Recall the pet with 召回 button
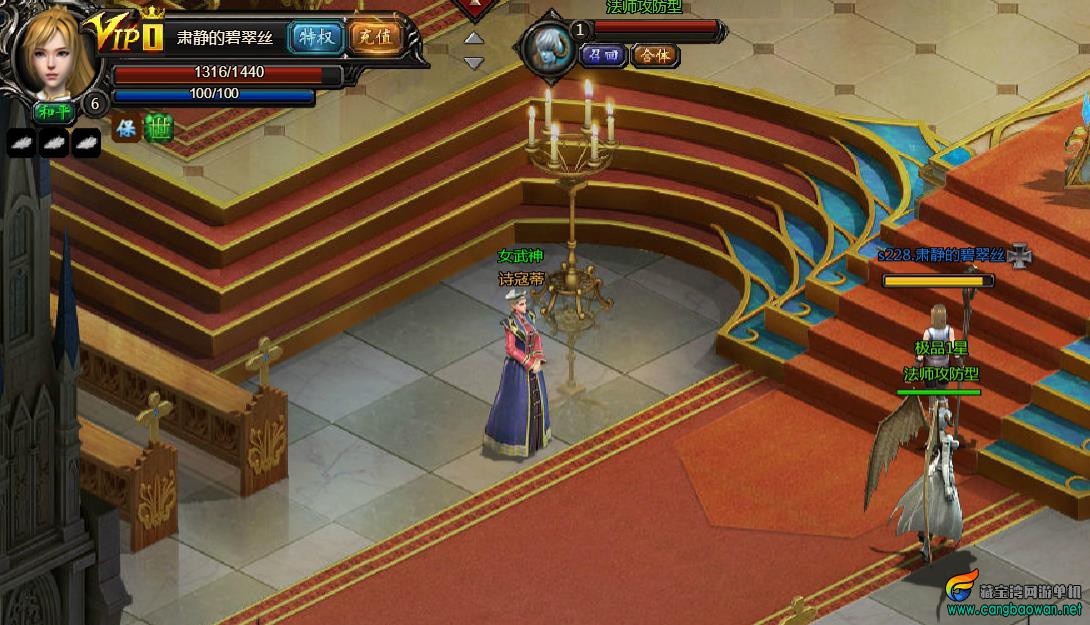Image resolution: width=1090 pixels, height=625 pixels. tap(603, 55)
